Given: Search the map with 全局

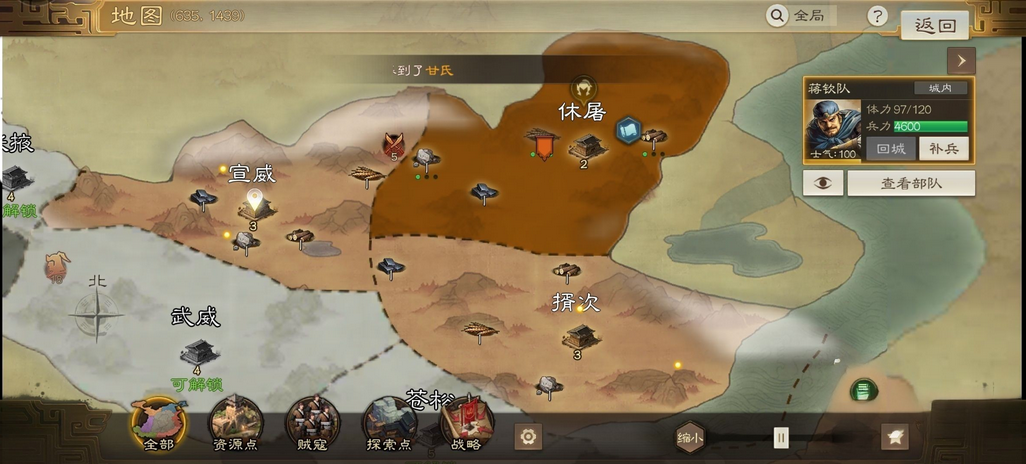Looking at the screenshot, I should pyautogui.click(x=799, y=16).
